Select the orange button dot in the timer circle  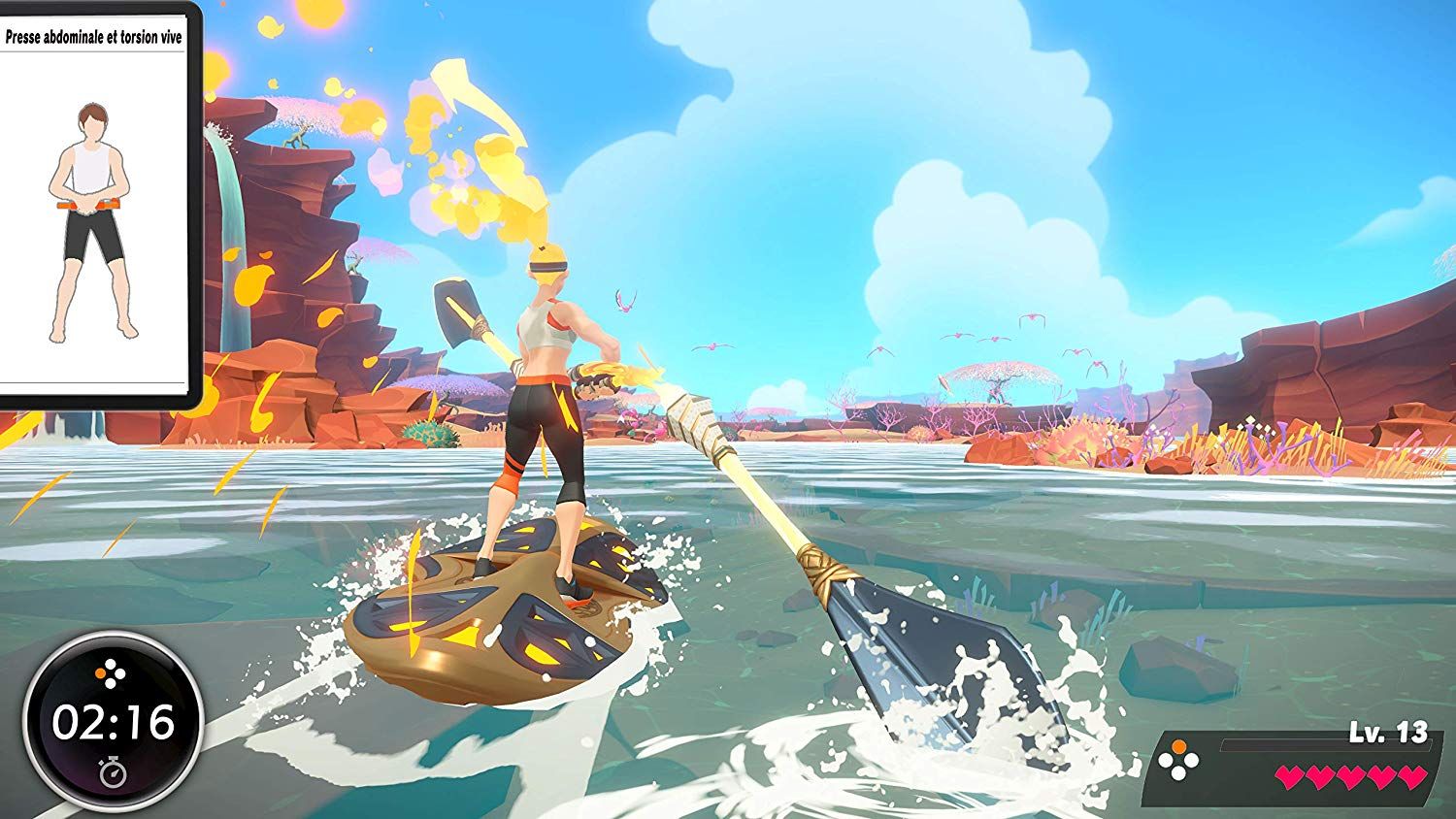coord(101,673)
